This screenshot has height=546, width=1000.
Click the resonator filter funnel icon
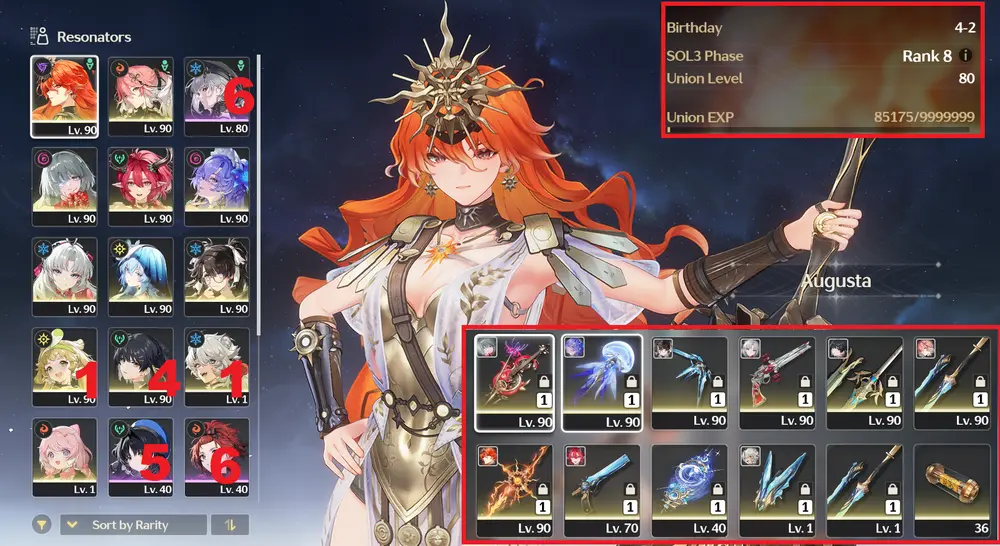pos(43,525)
